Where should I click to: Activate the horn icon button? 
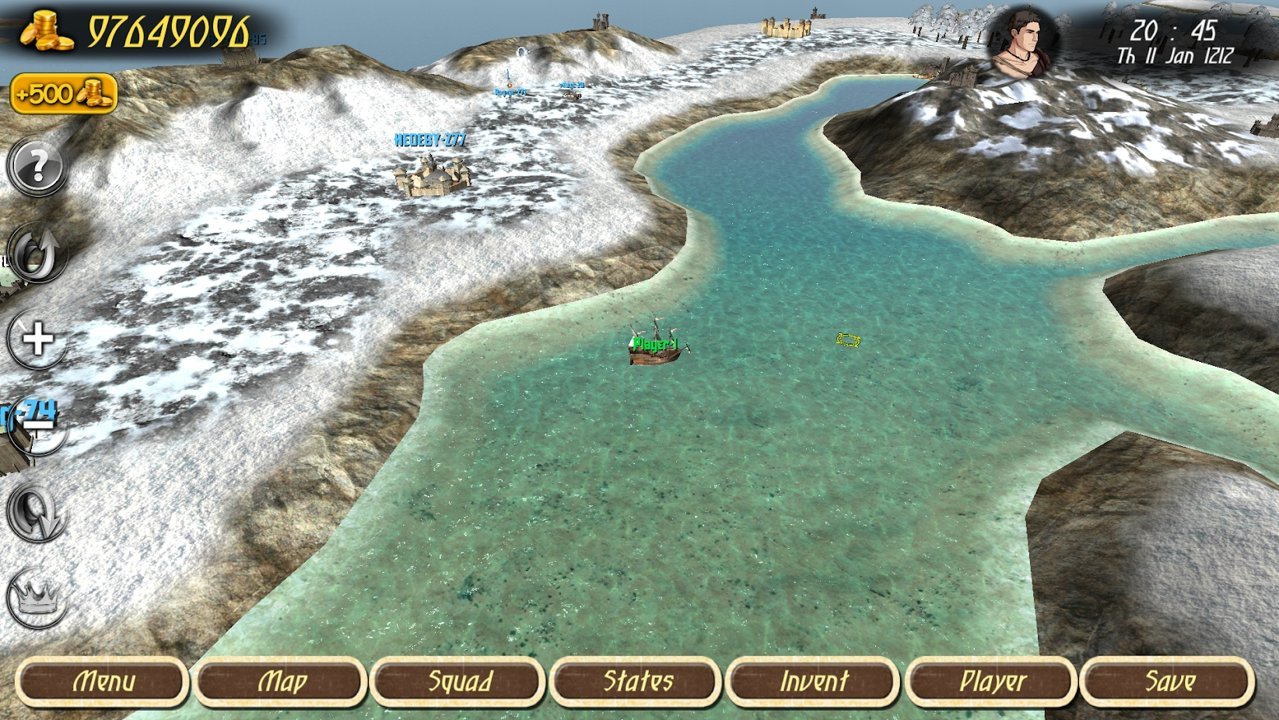pyautogui.click(x=38, y=512)
